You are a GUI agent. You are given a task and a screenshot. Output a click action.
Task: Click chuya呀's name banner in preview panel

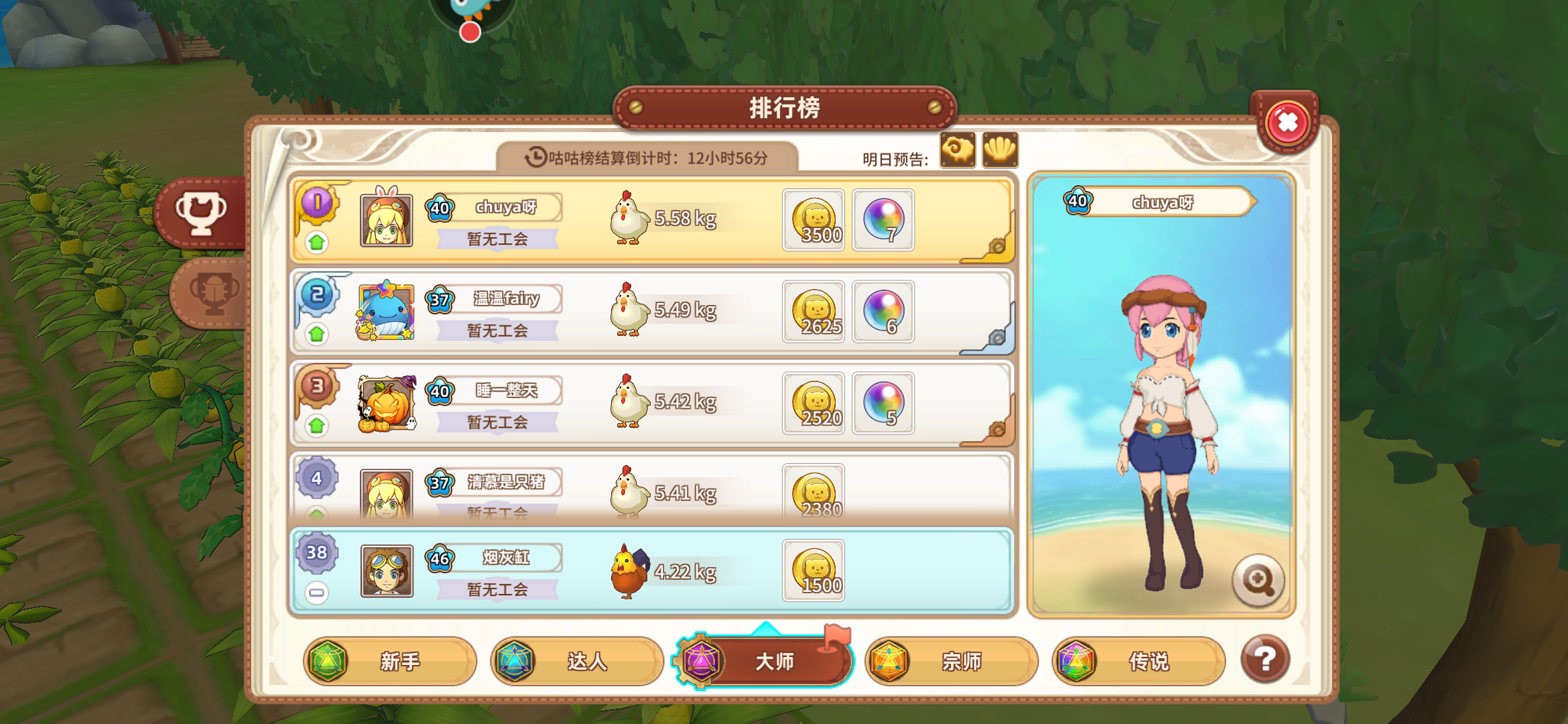[x=1166, y=201]
